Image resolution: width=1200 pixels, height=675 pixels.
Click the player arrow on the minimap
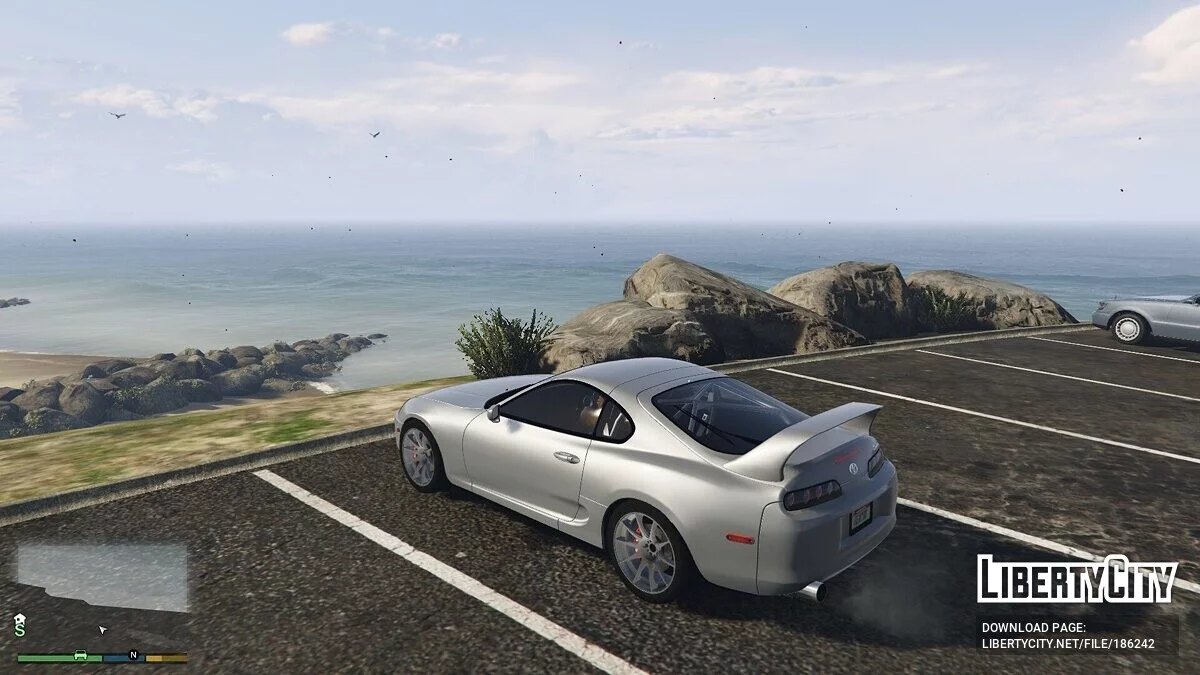tap(102, 630)
